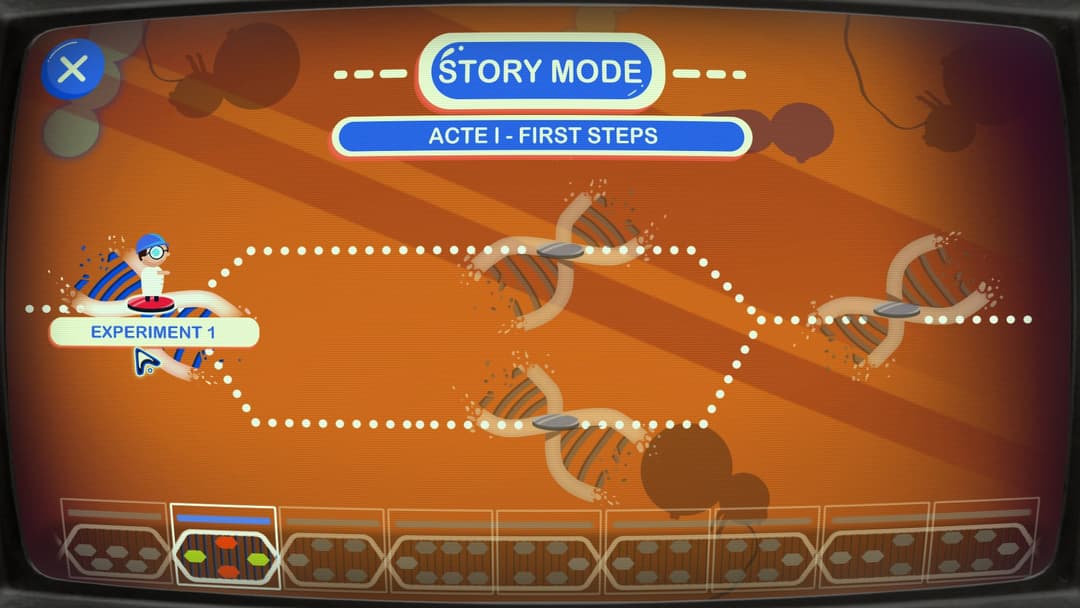Close the Story Mode screen
The height and width of the screenshot is (608, 1080).
point(73,69)
